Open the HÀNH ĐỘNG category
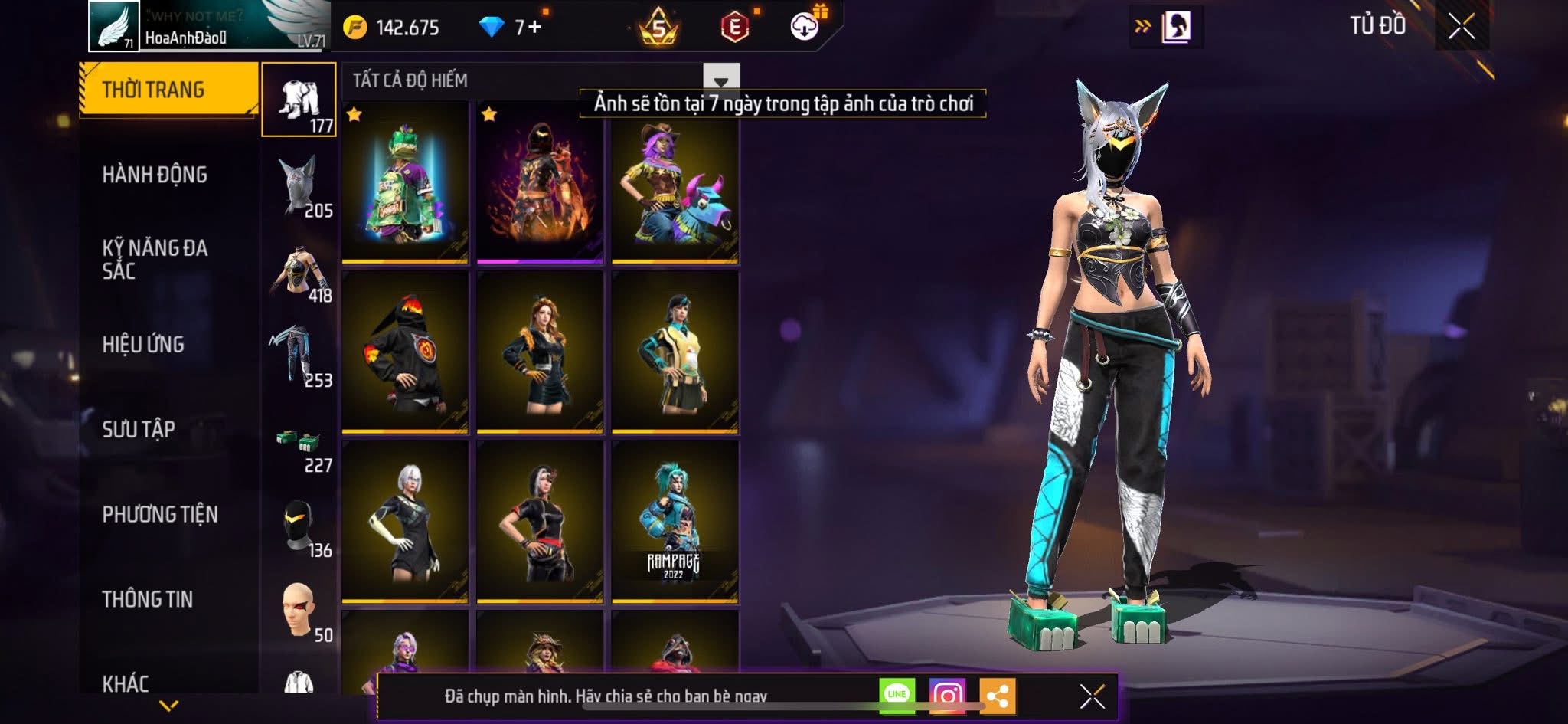The width and height of the screenshot is (1568, 724). point(155,175)
